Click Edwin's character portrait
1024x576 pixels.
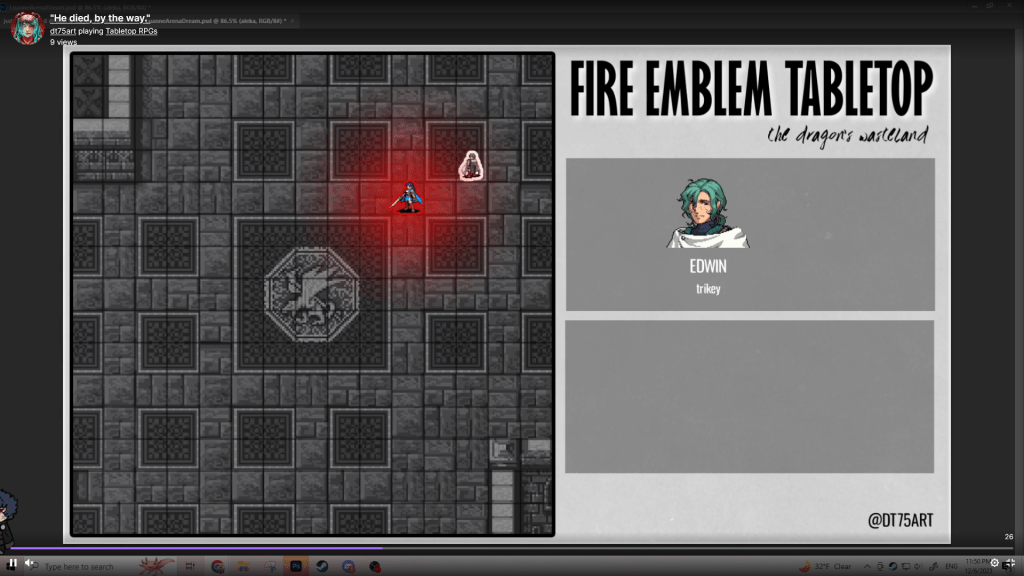point(708,214)
